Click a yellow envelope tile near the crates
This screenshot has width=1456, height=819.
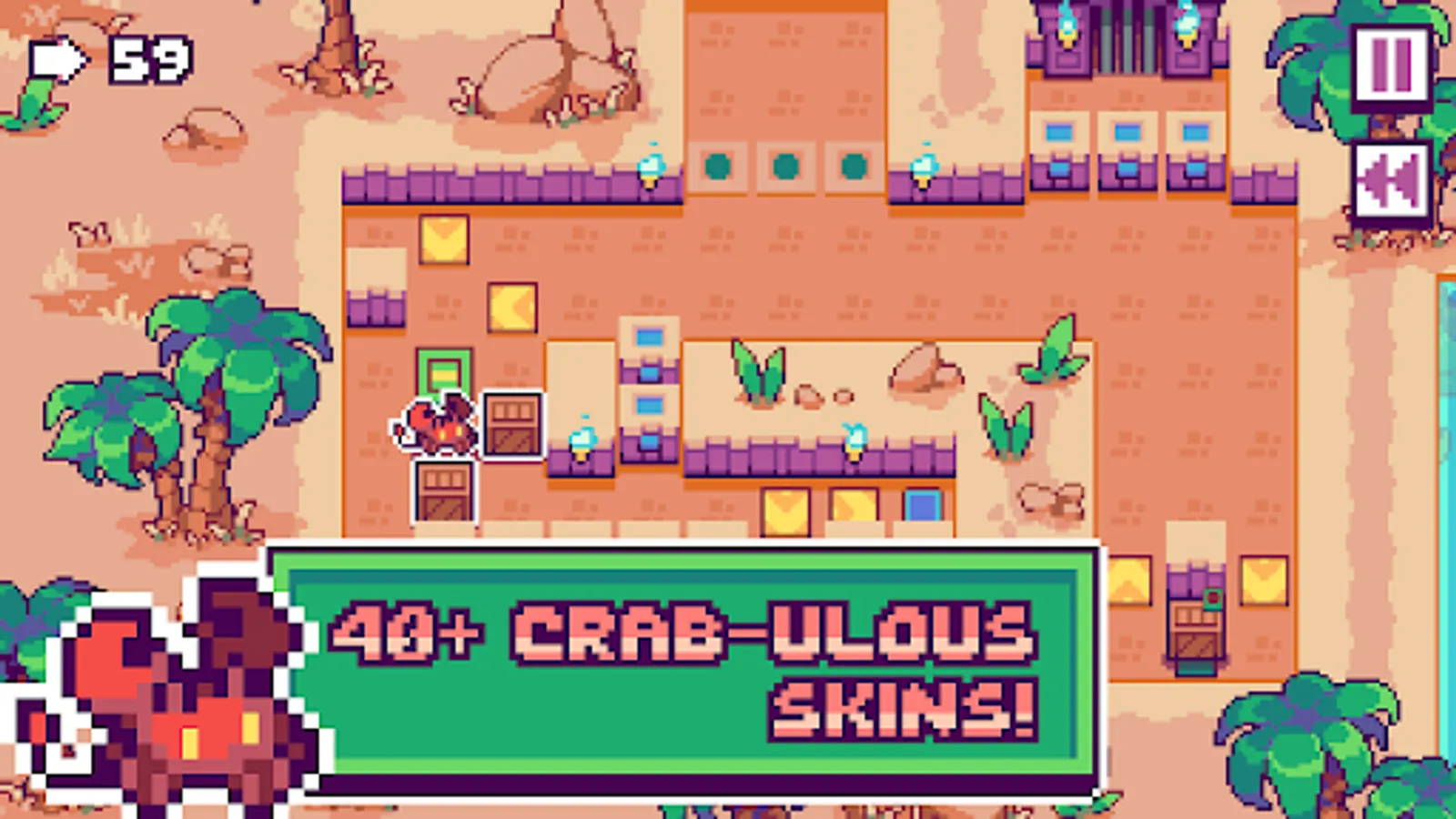coord(787,510)
